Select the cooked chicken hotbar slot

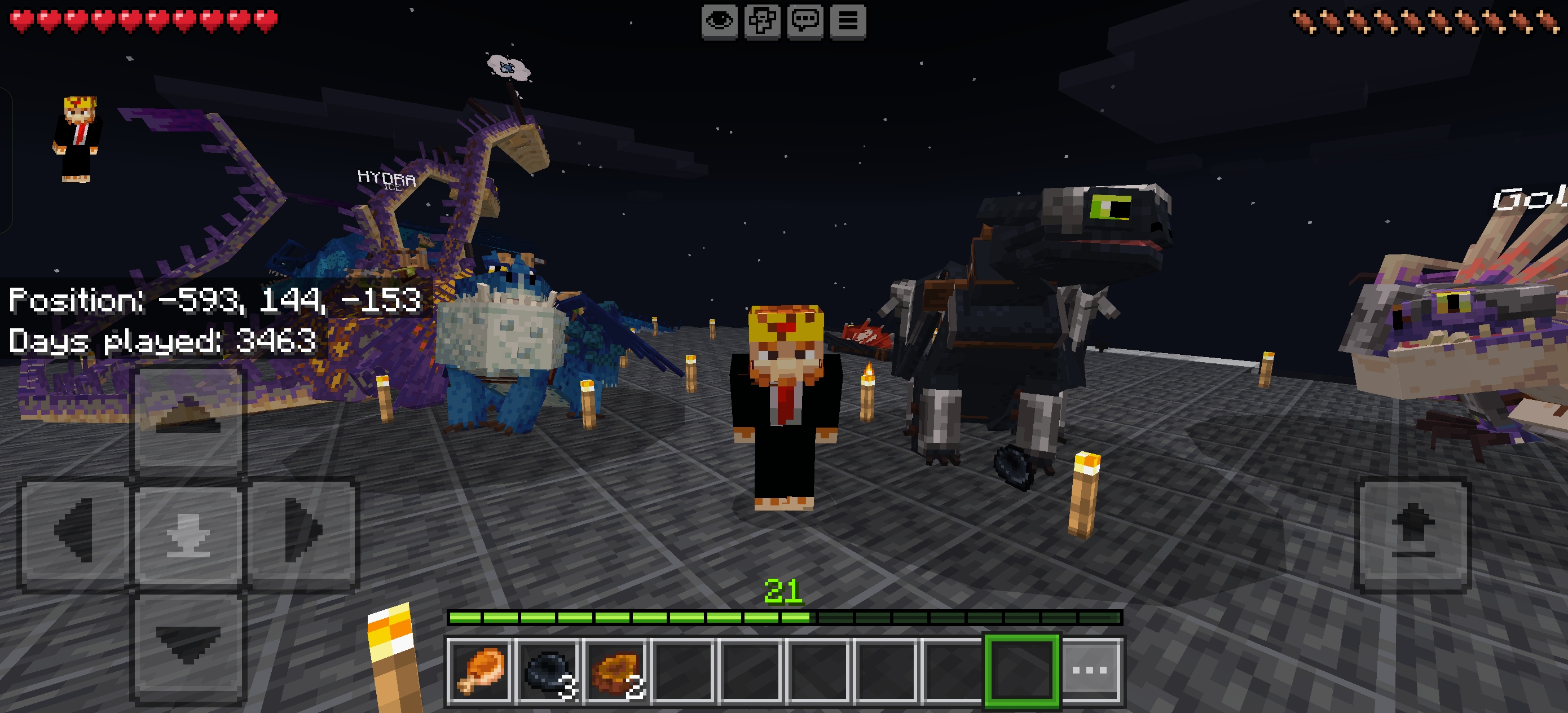[478, 673]
